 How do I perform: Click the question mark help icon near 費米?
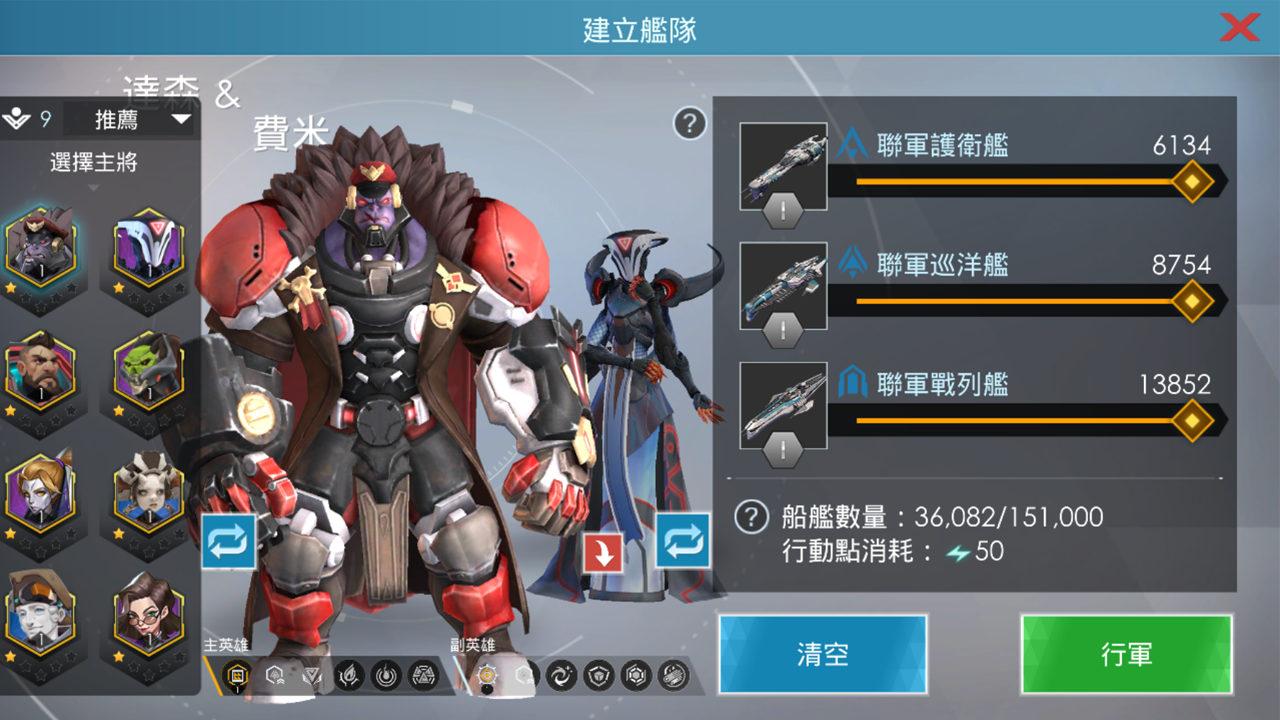688,124
